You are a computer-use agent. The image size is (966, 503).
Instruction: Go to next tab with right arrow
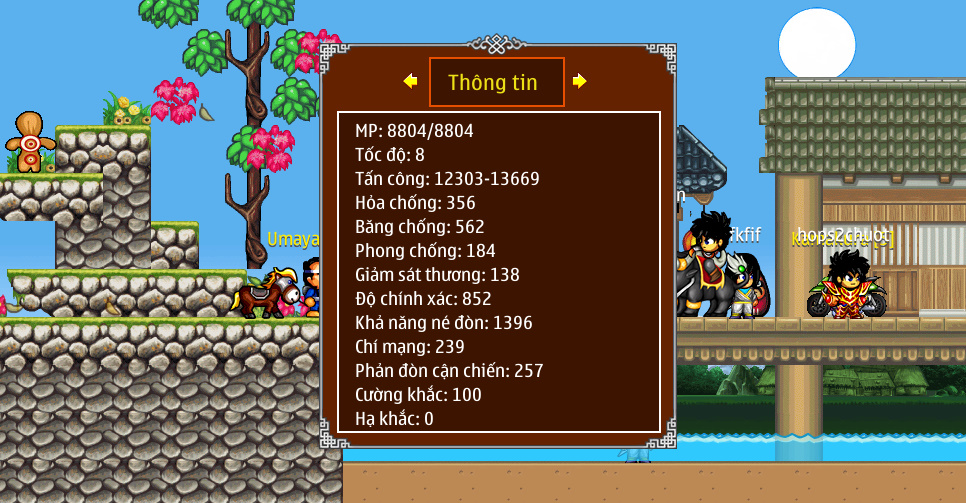[x=580, y=81]
